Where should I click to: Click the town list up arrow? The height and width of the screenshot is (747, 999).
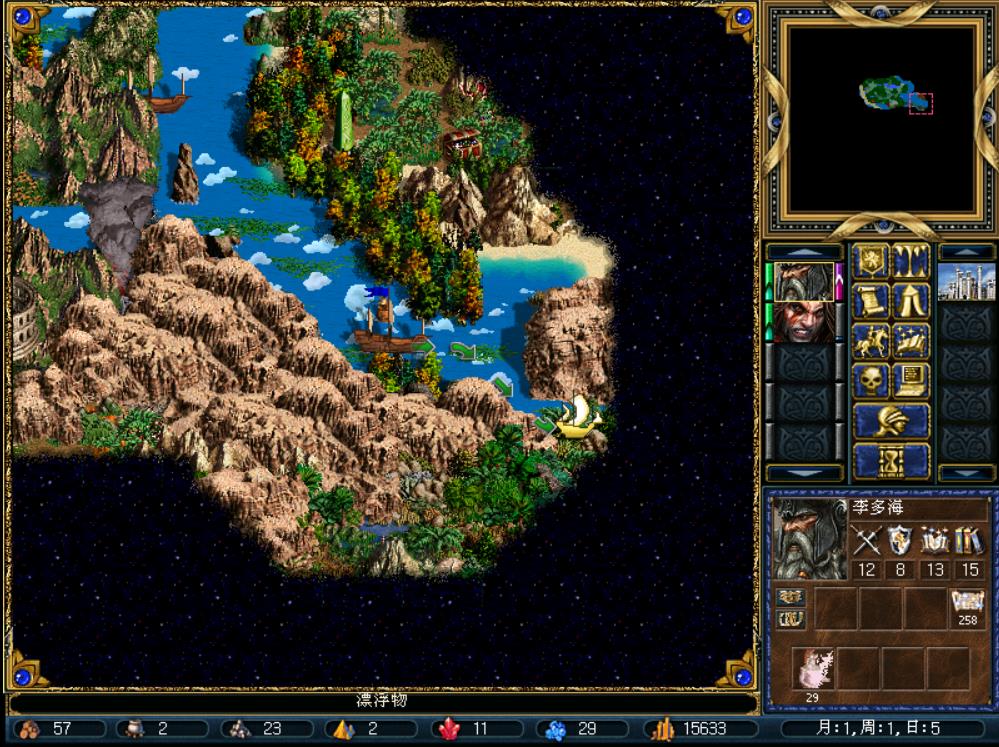tap(966, 251)
